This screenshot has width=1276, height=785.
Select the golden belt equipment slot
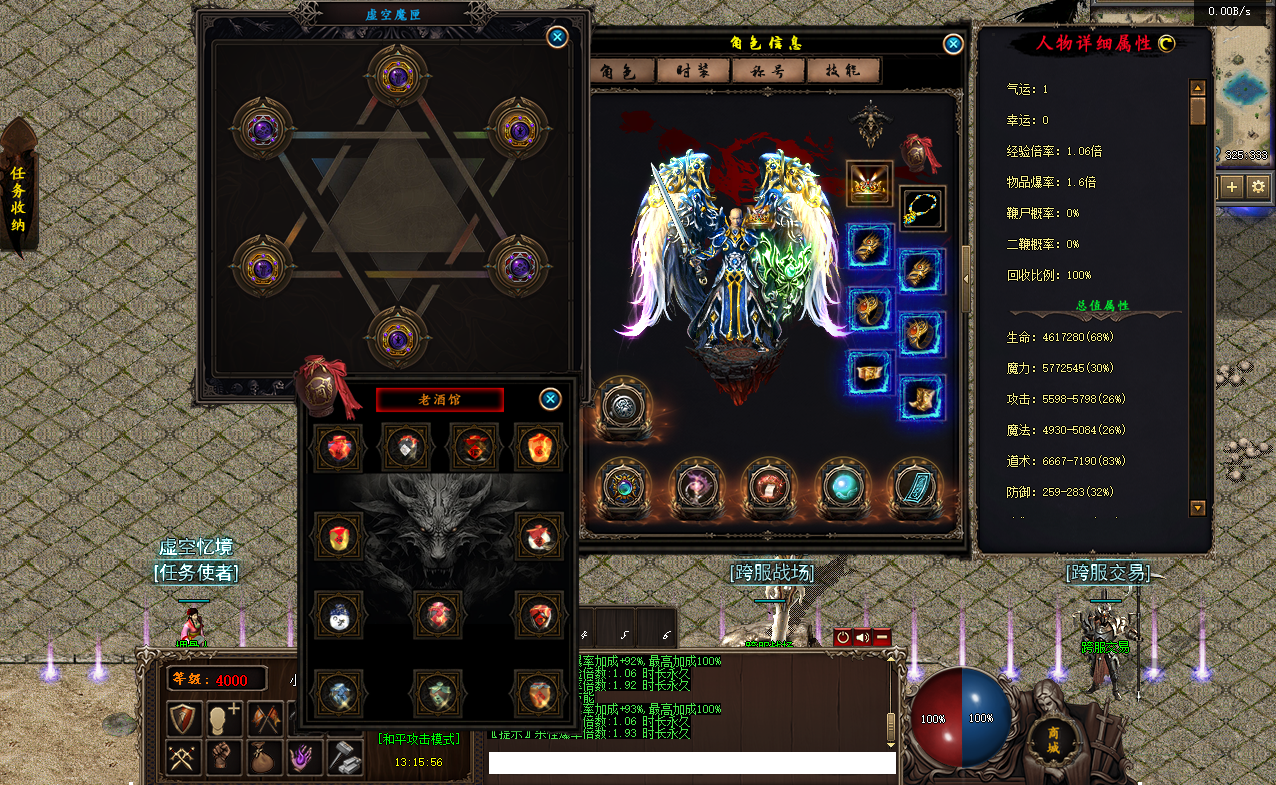870,372
